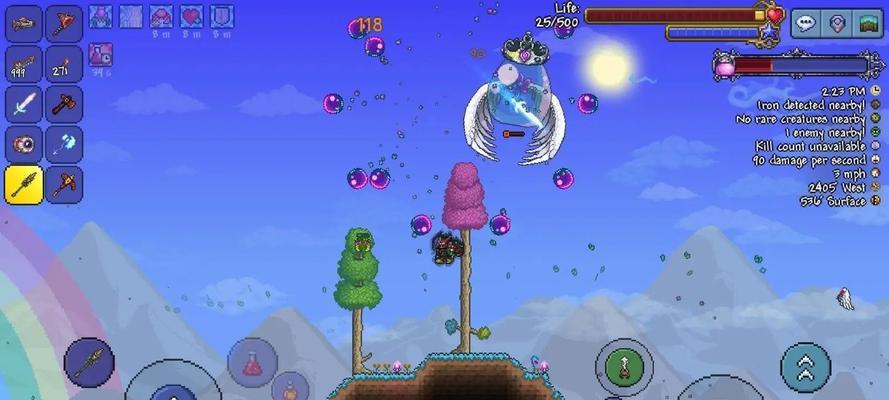Use the red healing potion quick button
Image resolution: width=889 pixels, height=400 pixels.
251,362
